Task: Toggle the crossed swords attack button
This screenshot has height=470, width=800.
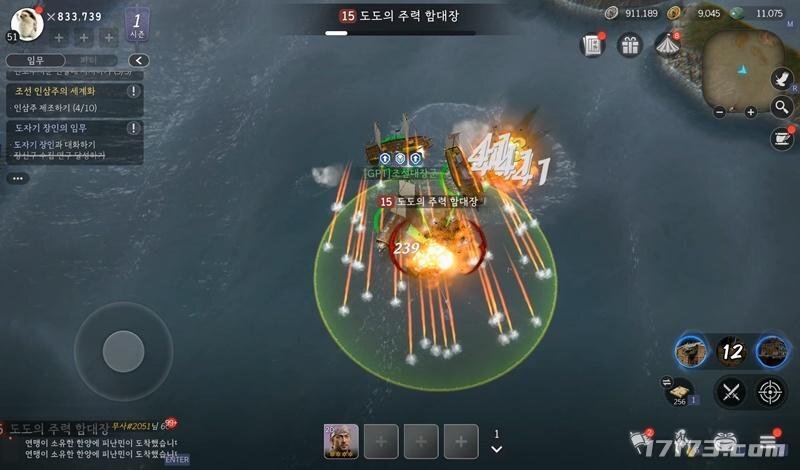Action: 730,392
